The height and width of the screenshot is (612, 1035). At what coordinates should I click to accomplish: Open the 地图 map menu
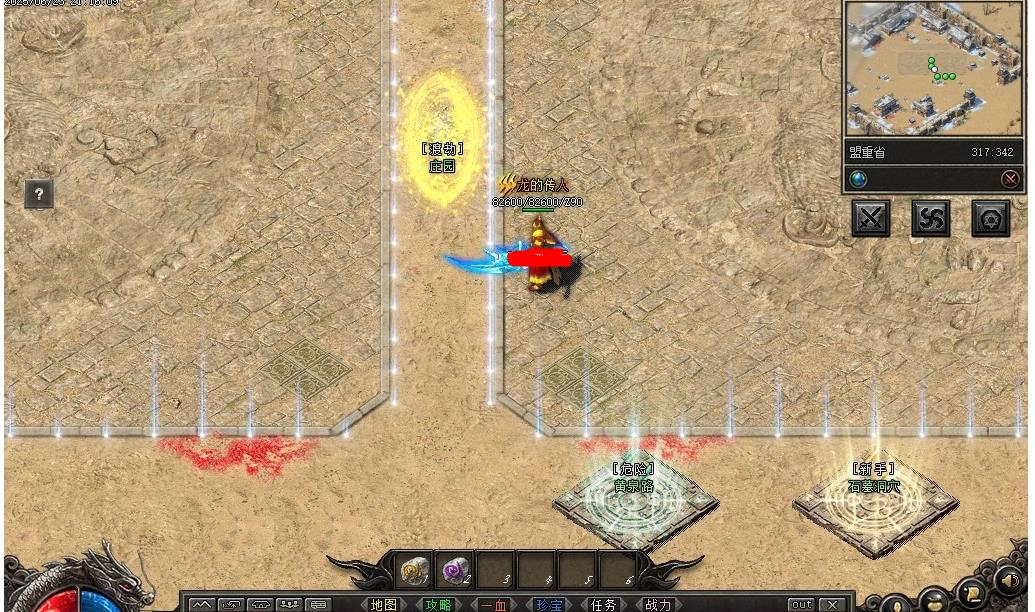(383, 604)
